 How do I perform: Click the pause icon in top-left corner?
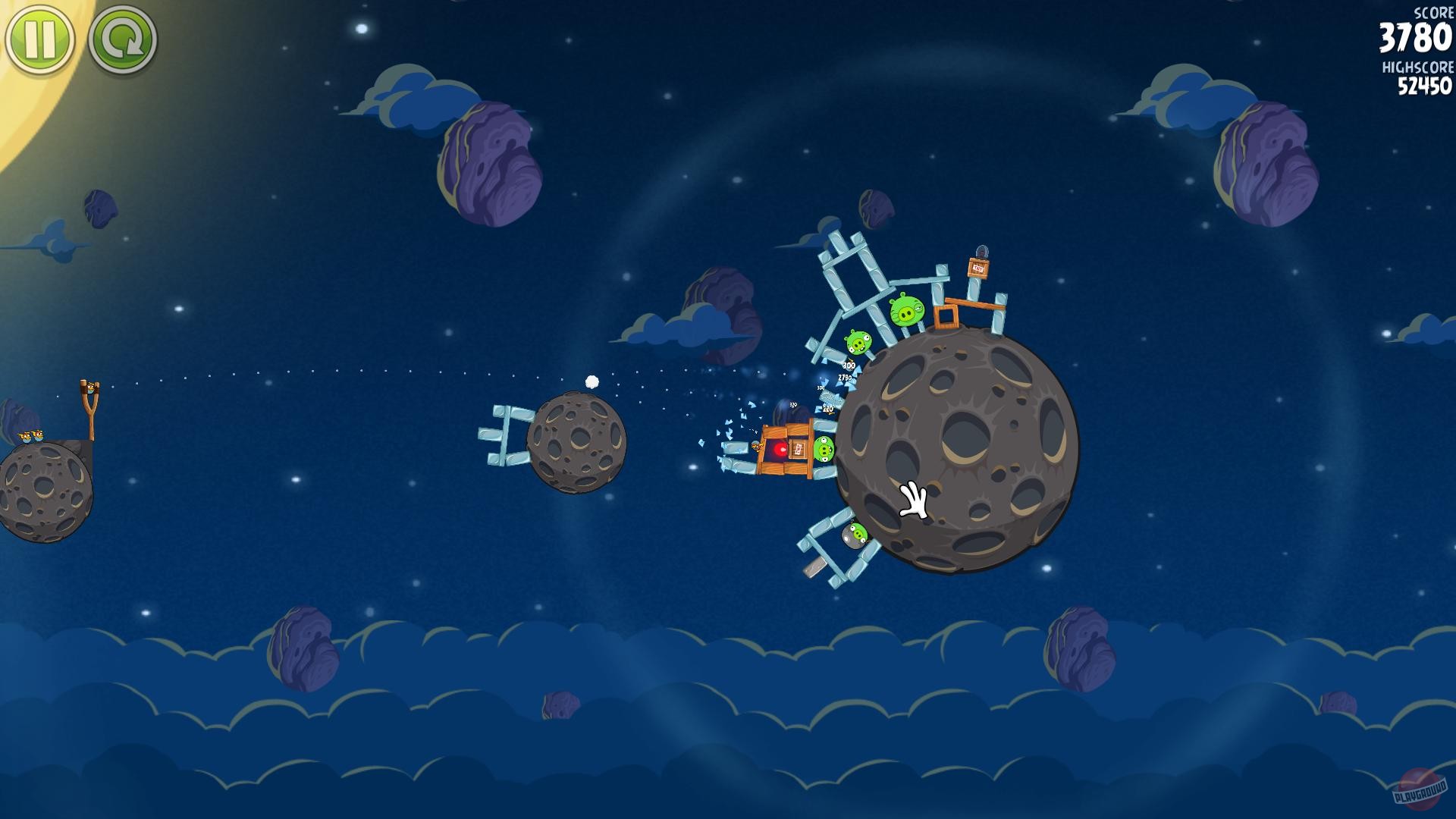click(x=42, y=36)
